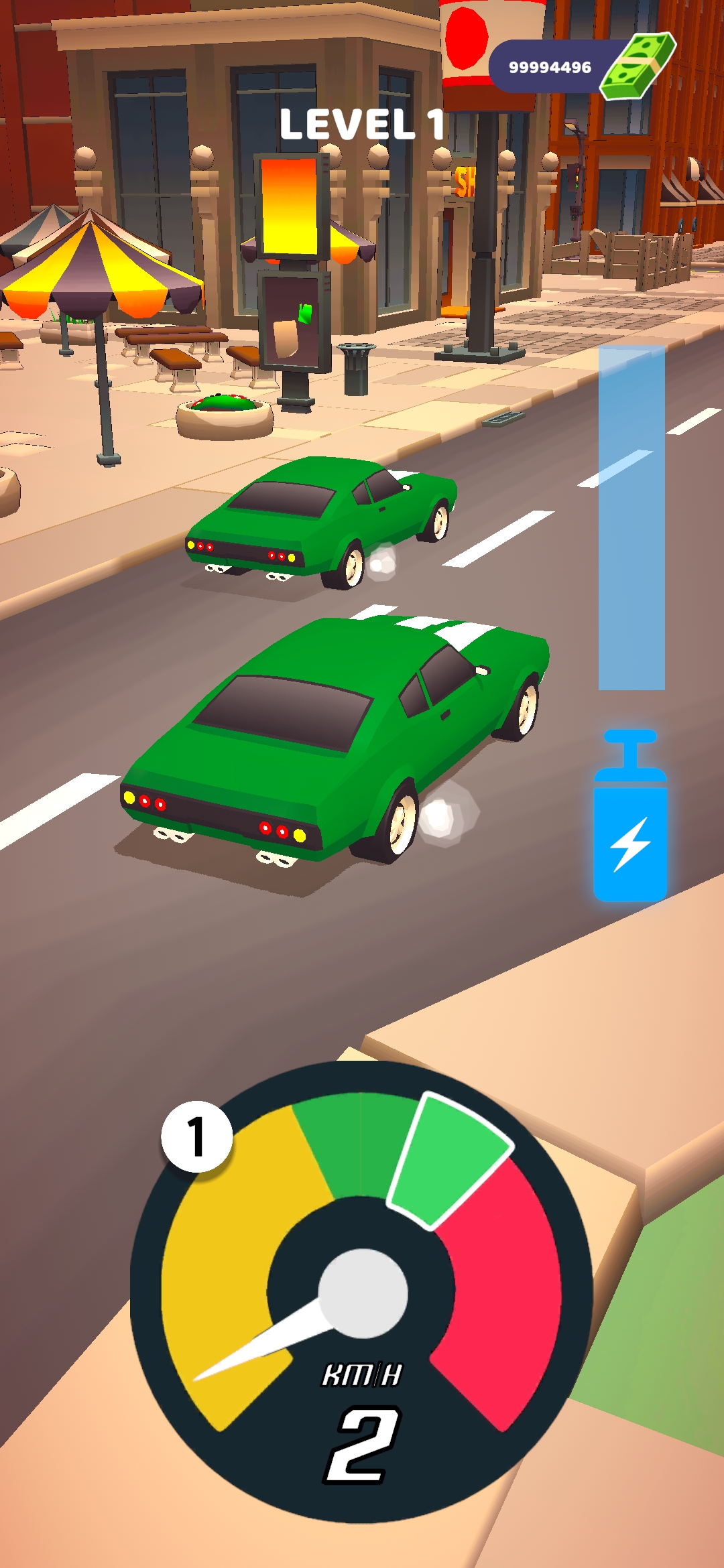Tap the speedometer gauge to shift gear
The image size is (724, 1568).
coord(361,1292)
